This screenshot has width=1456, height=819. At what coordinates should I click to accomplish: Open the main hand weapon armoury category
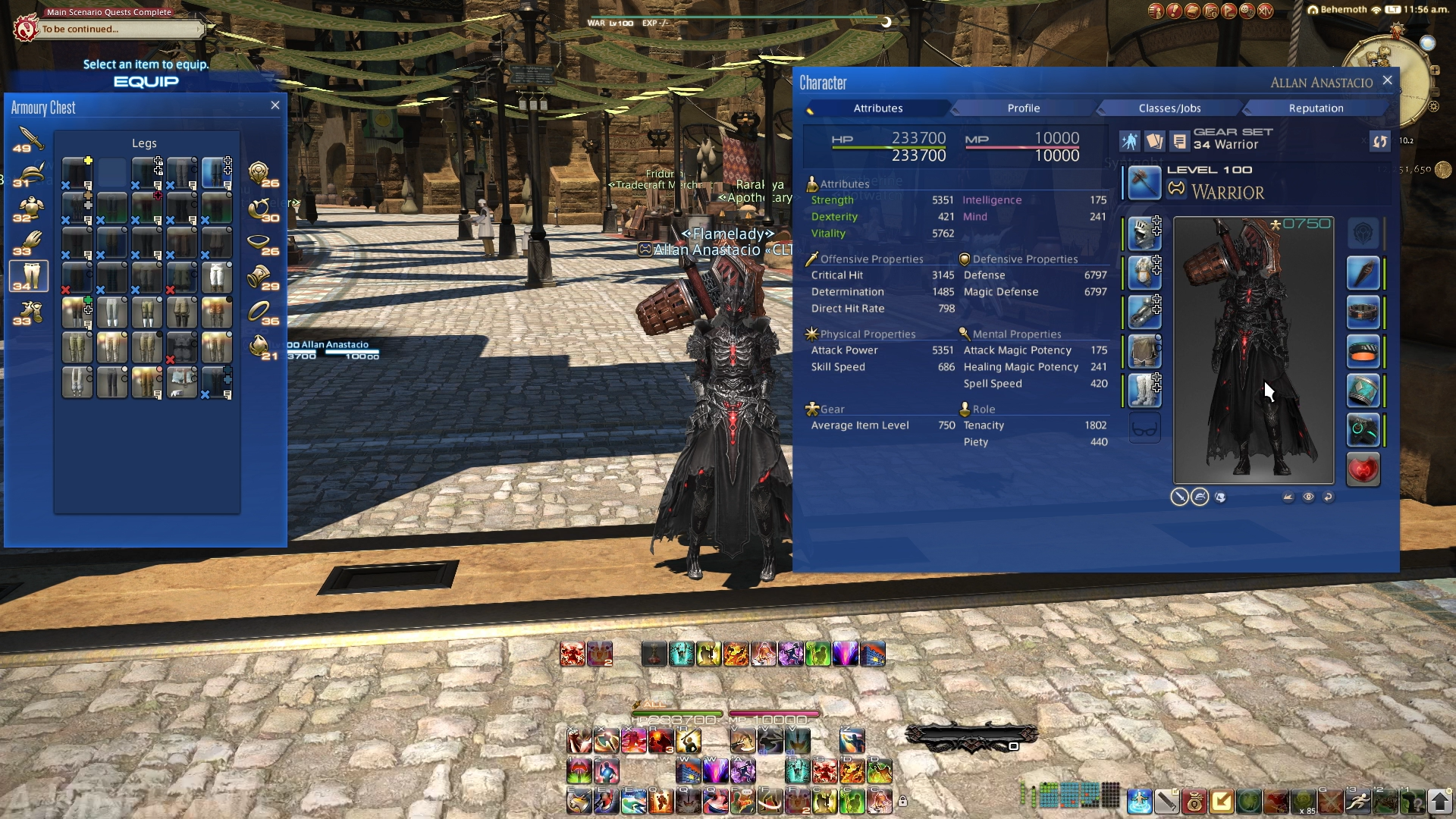click(x=29, y=139)
